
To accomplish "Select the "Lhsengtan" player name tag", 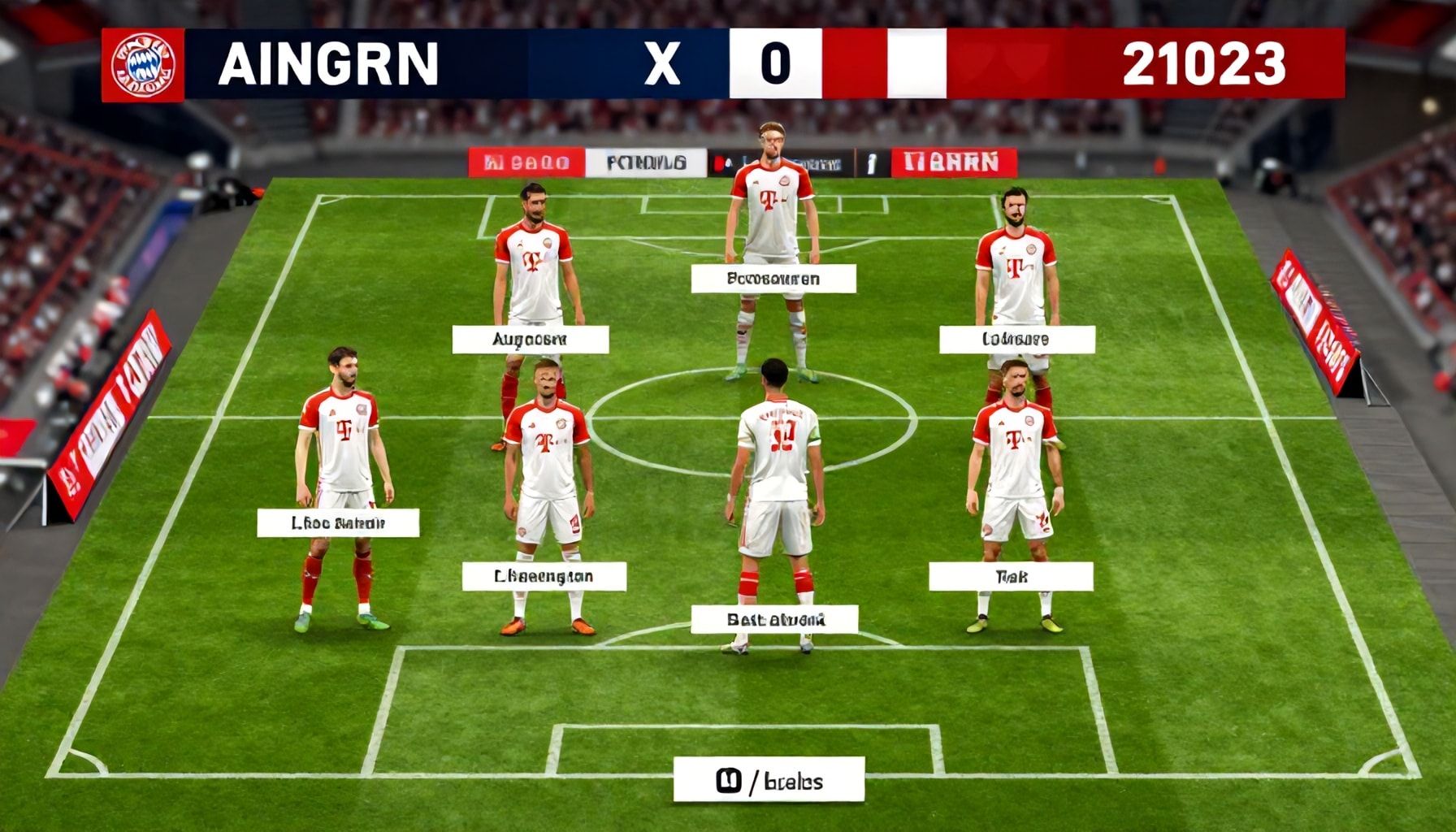I will click(x=544, y=577).
